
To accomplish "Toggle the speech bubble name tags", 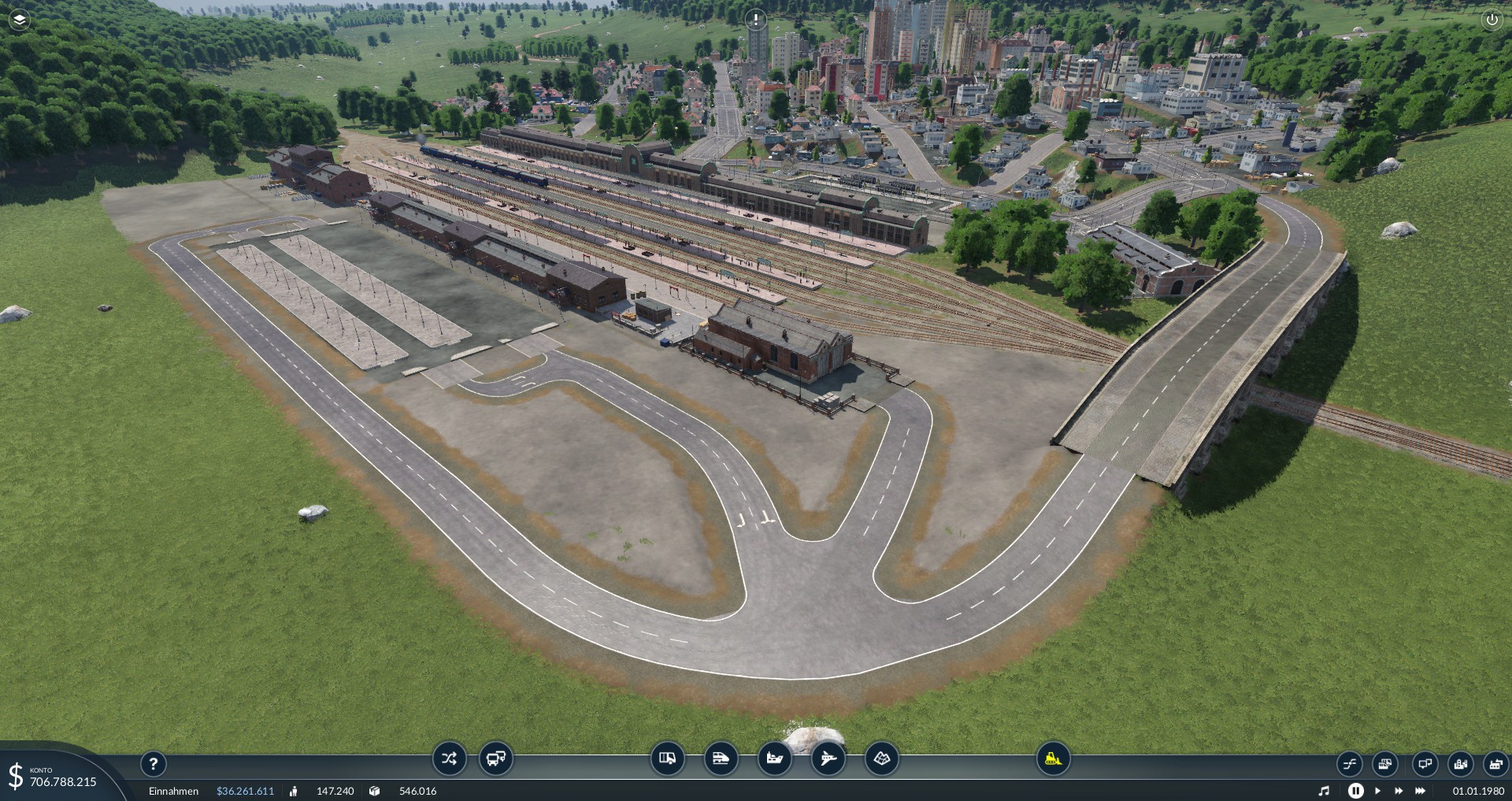I will coord(1424,763).
